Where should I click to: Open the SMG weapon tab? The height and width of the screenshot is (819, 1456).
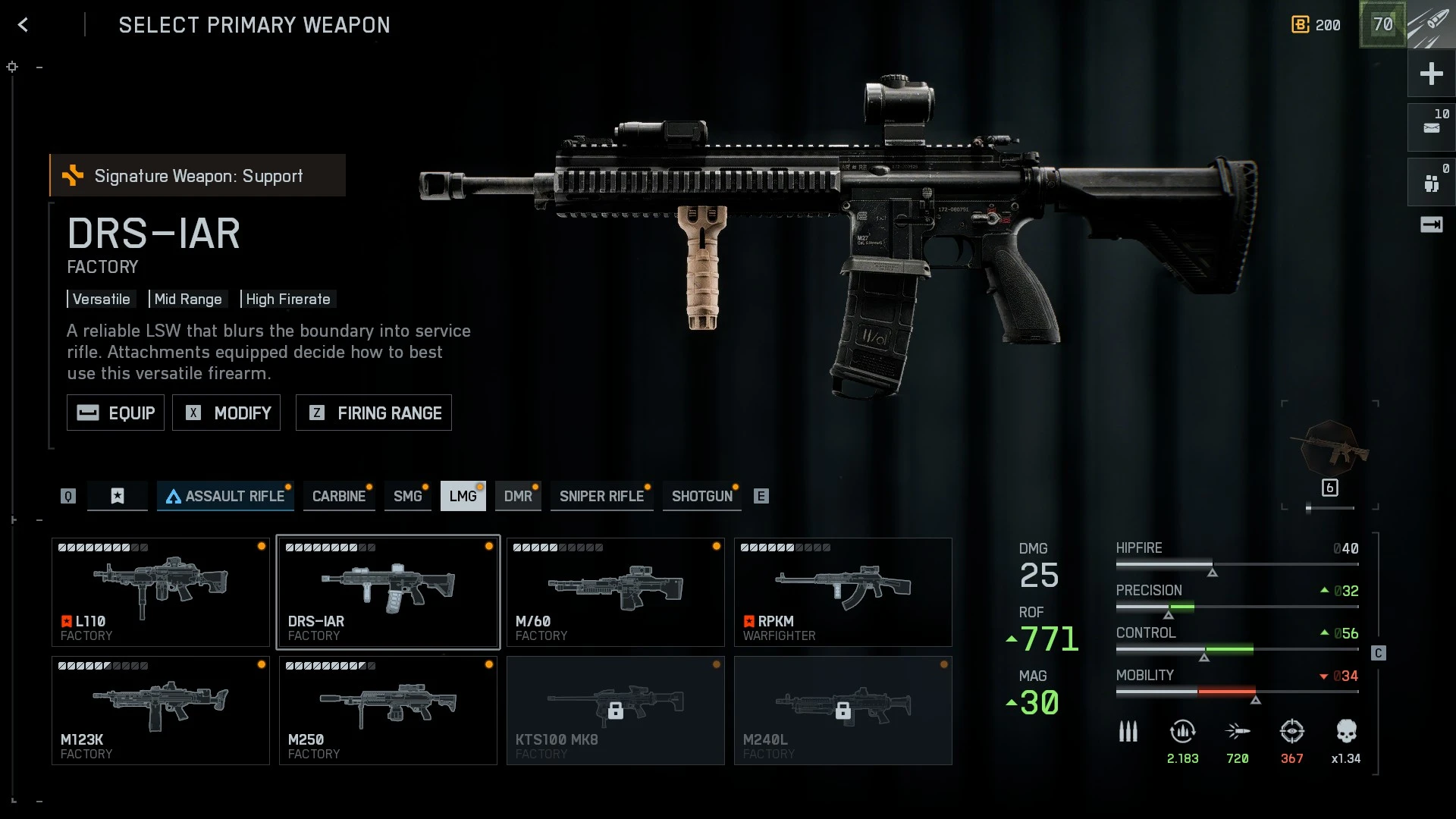(407, 496)
